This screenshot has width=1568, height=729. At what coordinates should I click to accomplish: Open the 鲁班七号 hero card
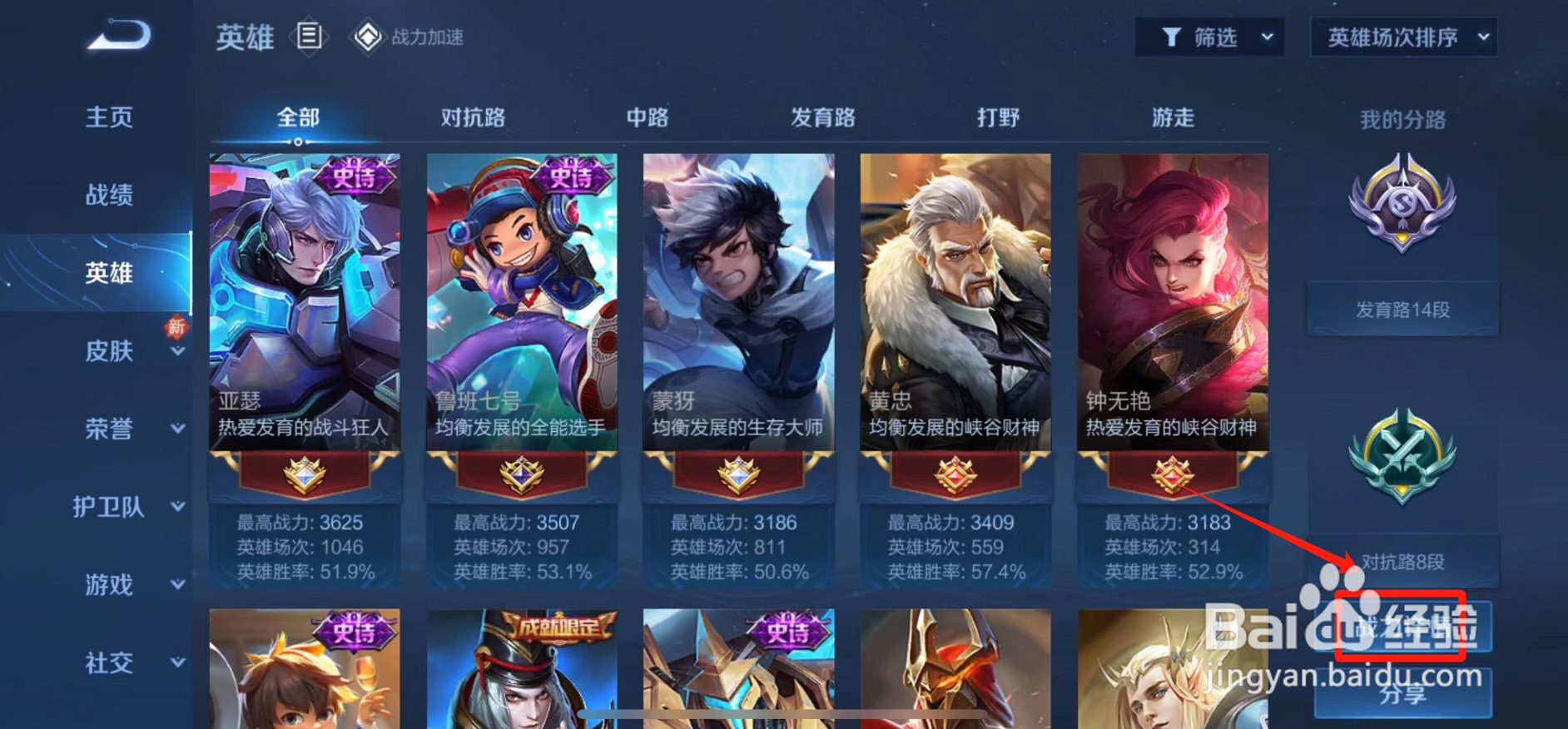pyautogui.click(x=520, y=300)
